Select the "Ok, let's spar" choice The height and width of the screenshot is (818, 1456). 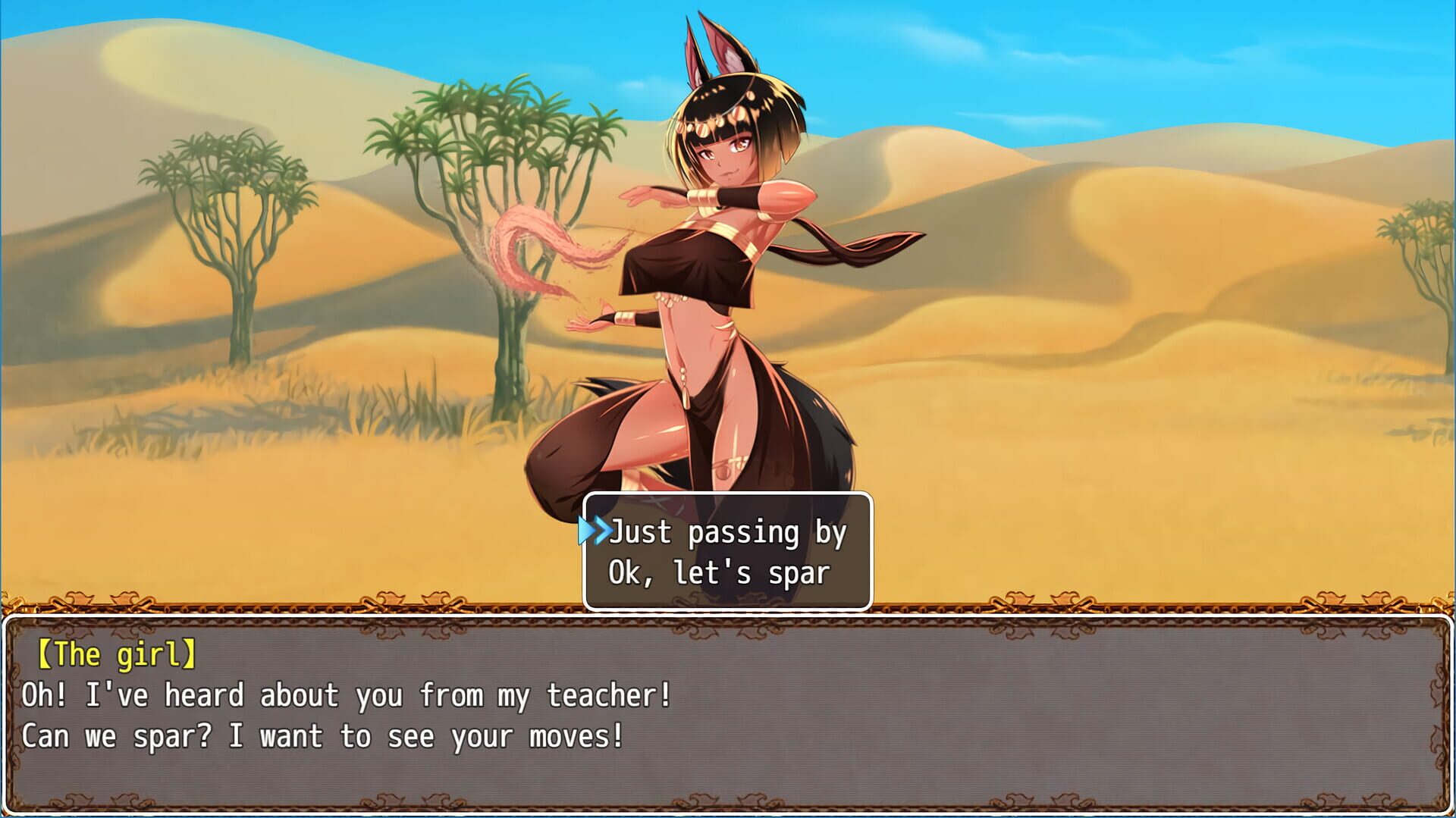[x=719, y=574]
